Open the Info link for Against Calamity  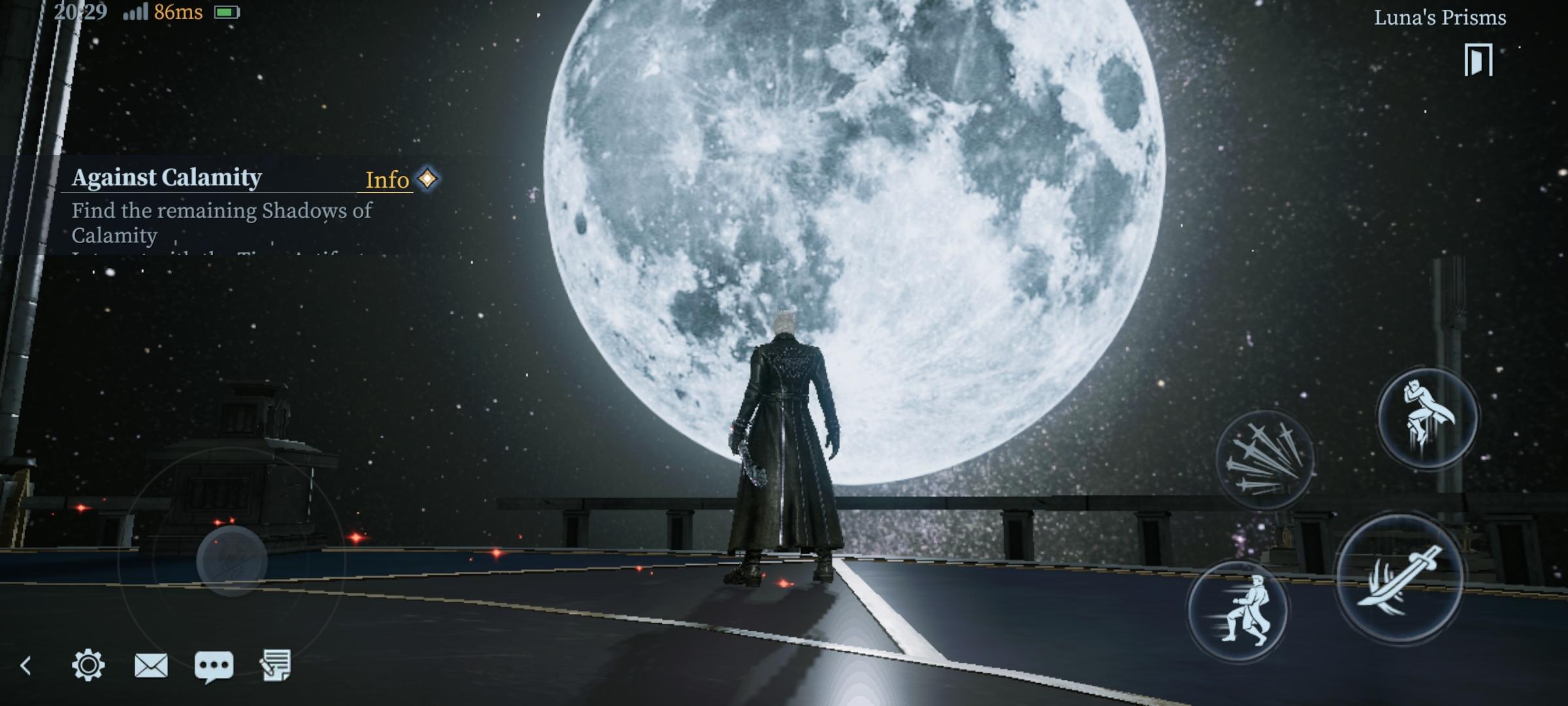(387, 180)
